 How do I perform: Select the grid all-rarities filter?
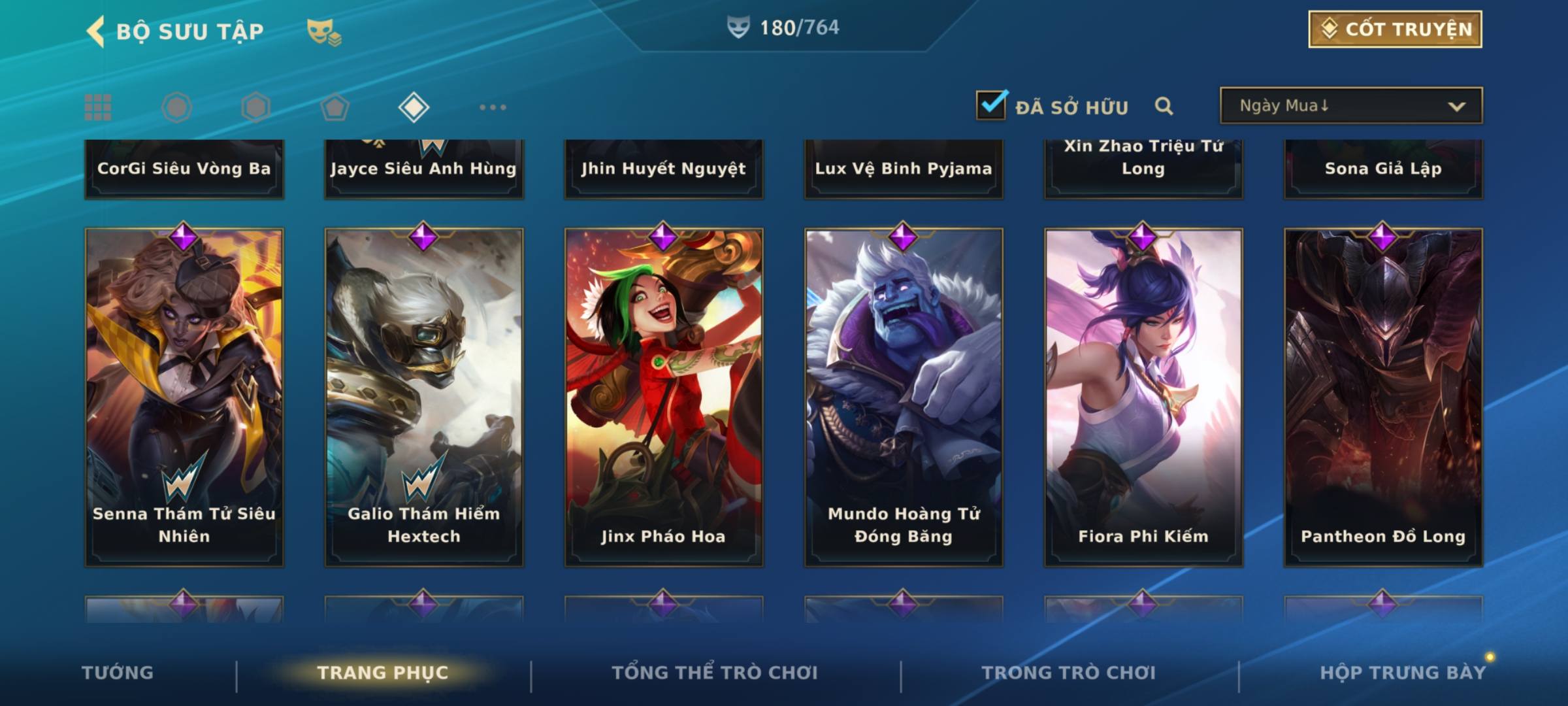(x=98, y=107)
